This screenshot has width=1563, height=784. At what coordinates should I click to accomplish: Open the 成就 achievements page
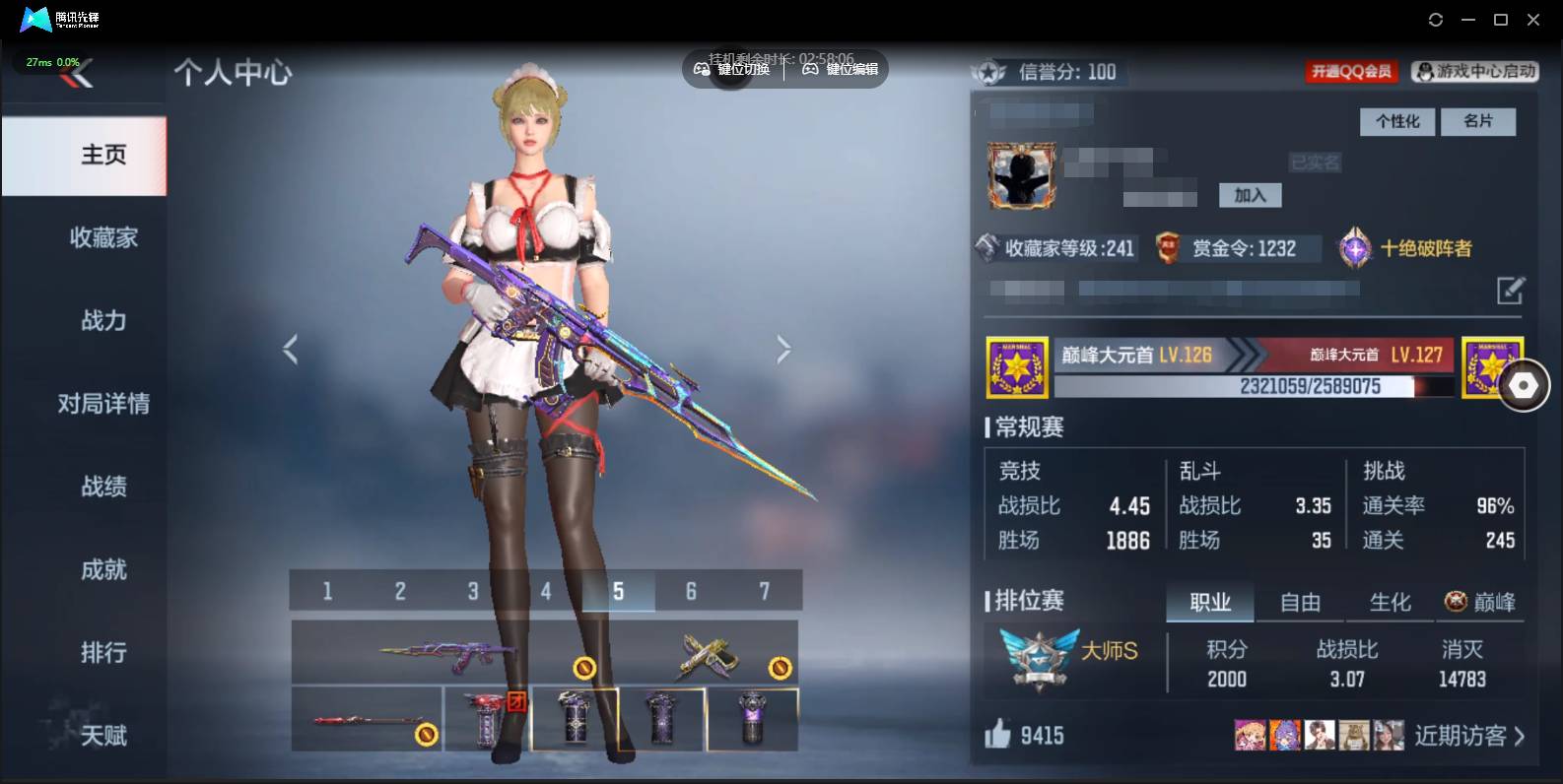pos(103,569)
